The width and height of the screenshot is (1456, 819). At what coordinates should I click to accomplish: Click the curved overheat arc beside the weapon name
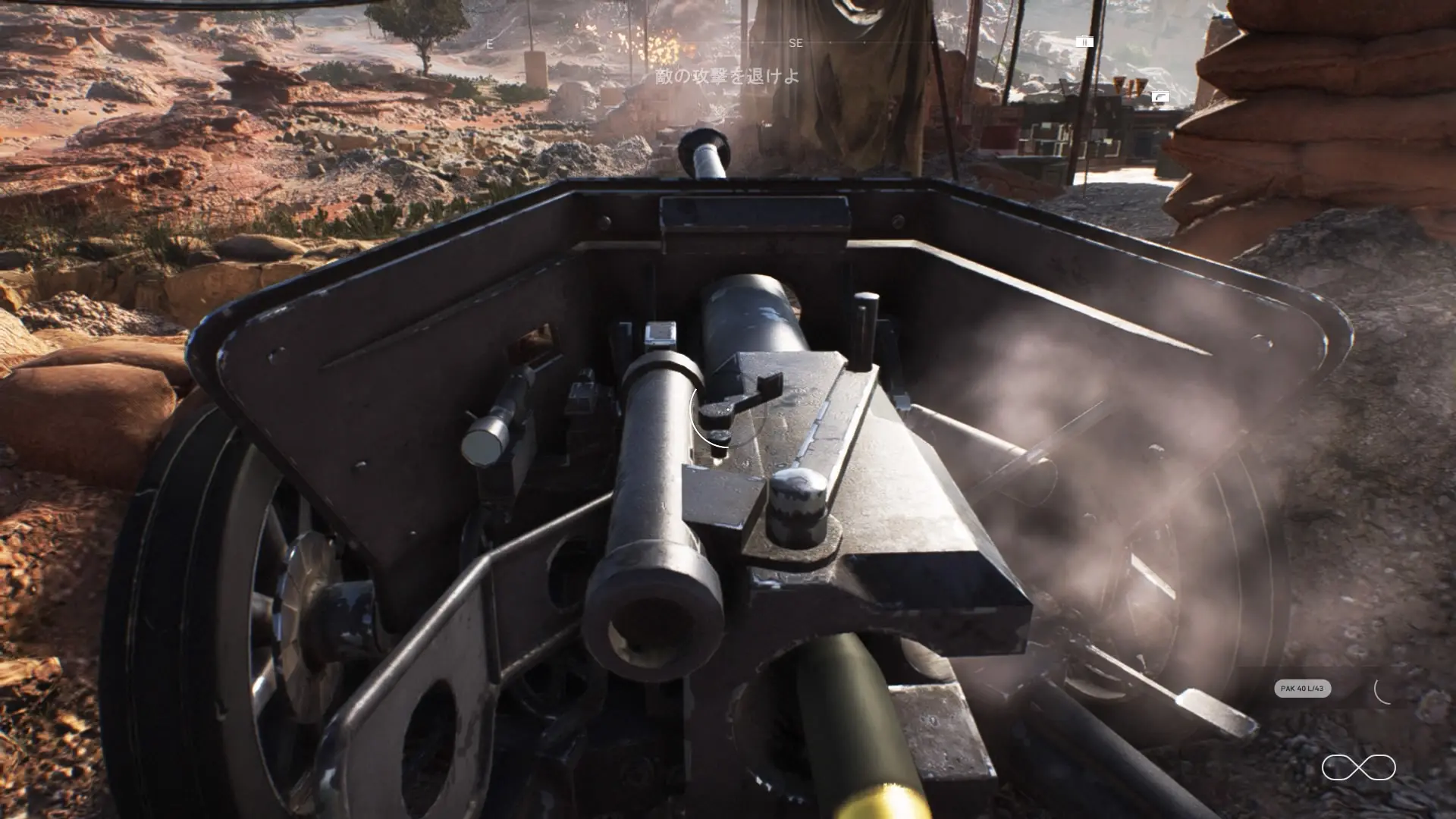1382,692
